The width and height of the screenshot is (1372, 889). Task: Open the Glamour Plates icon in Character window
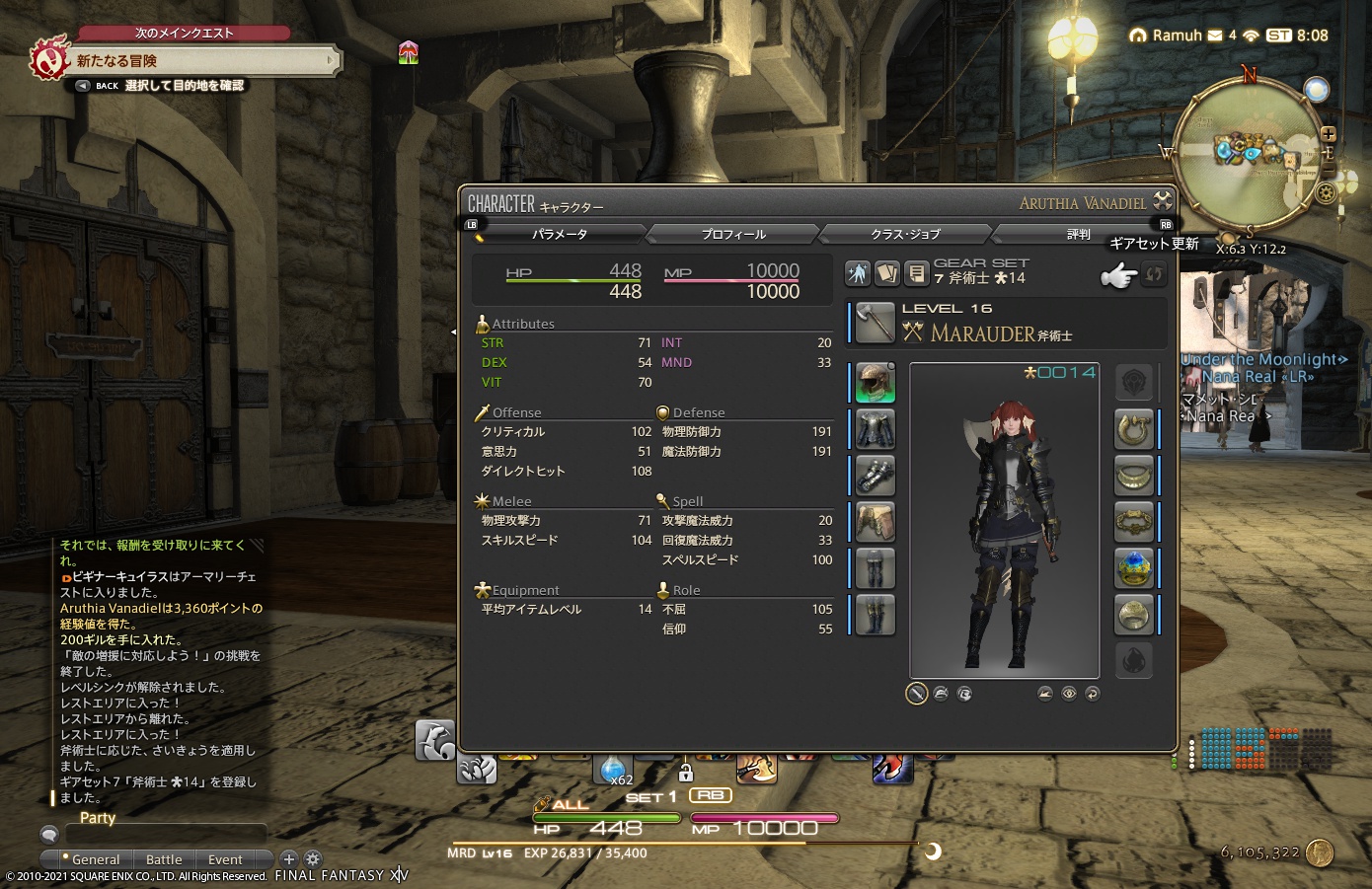point(857,273)
